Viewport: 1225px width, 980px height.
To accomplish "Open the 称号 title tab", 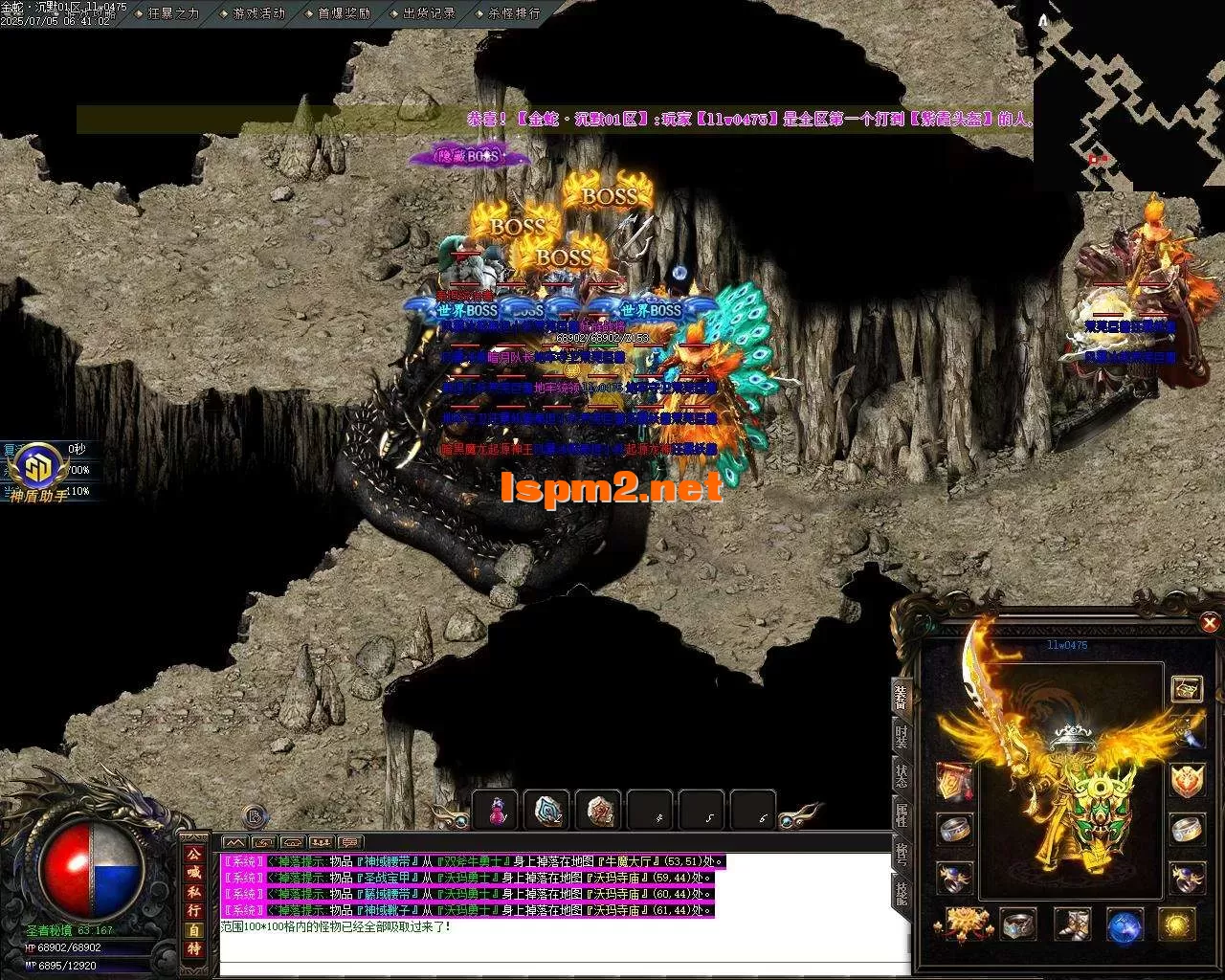I will pos(902,854).
